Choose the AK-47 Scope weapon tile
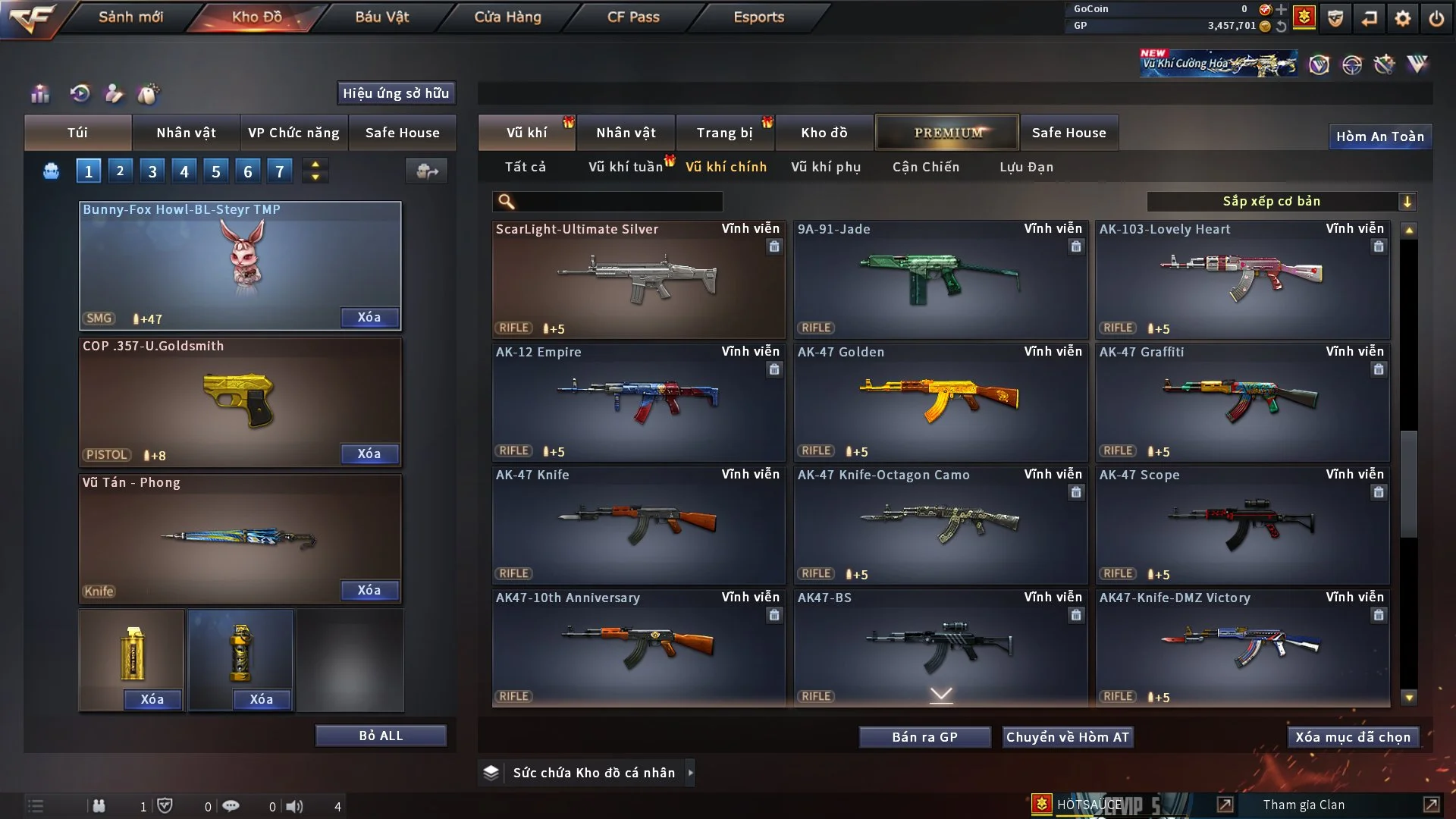The width and height of the screenshot is (1456, 819). point(1241,525)
